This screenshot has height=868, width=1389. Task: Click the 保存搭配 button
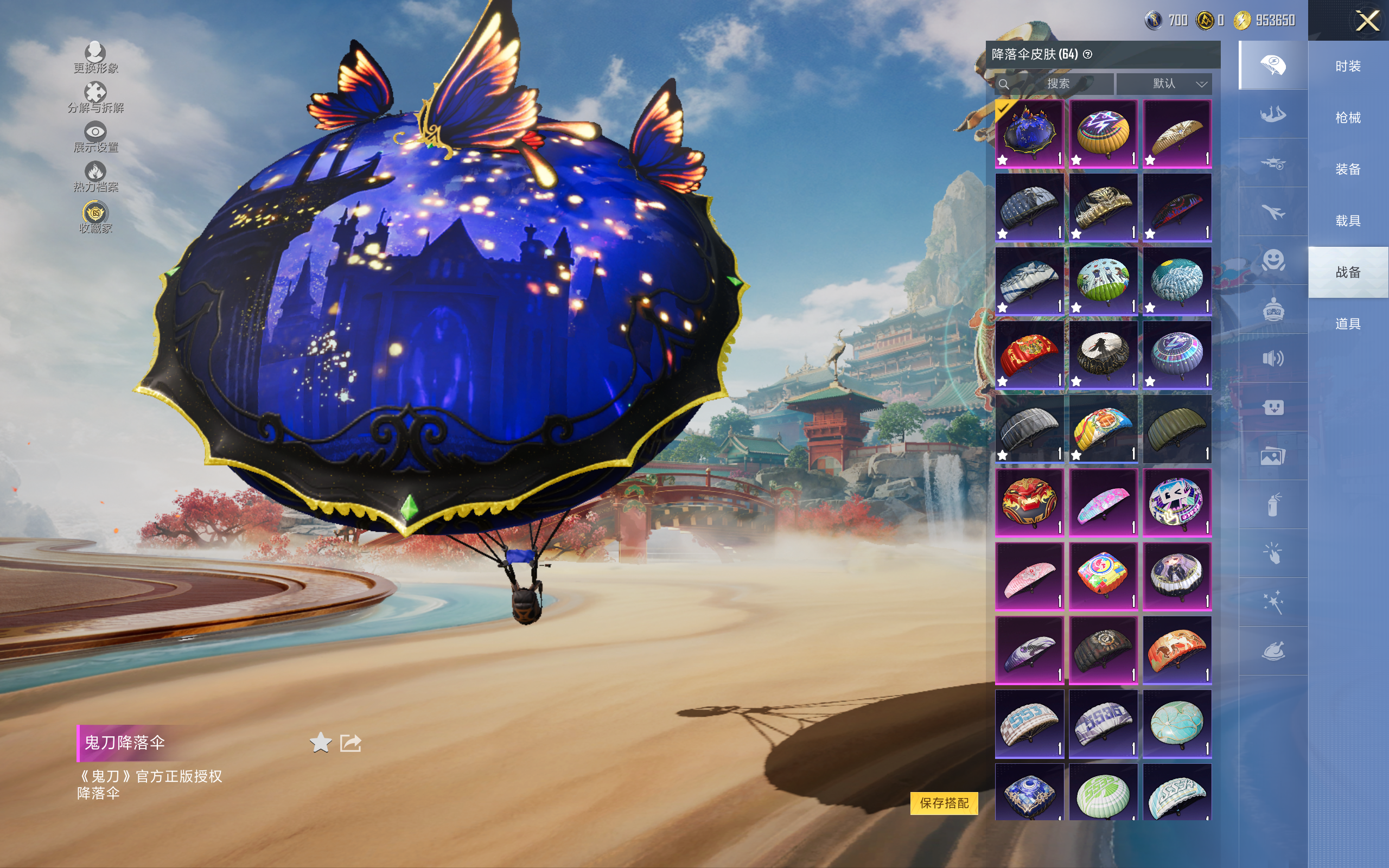[944, 802]
